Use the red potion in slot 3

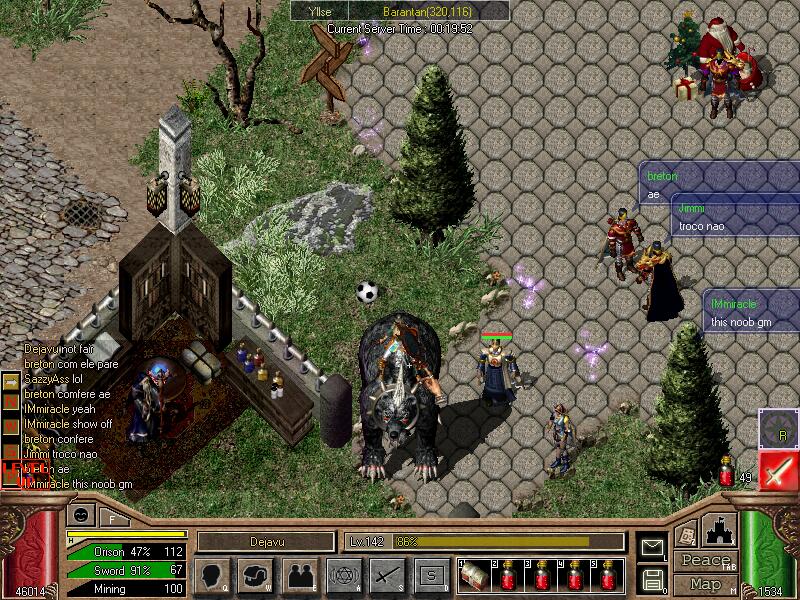543,575
